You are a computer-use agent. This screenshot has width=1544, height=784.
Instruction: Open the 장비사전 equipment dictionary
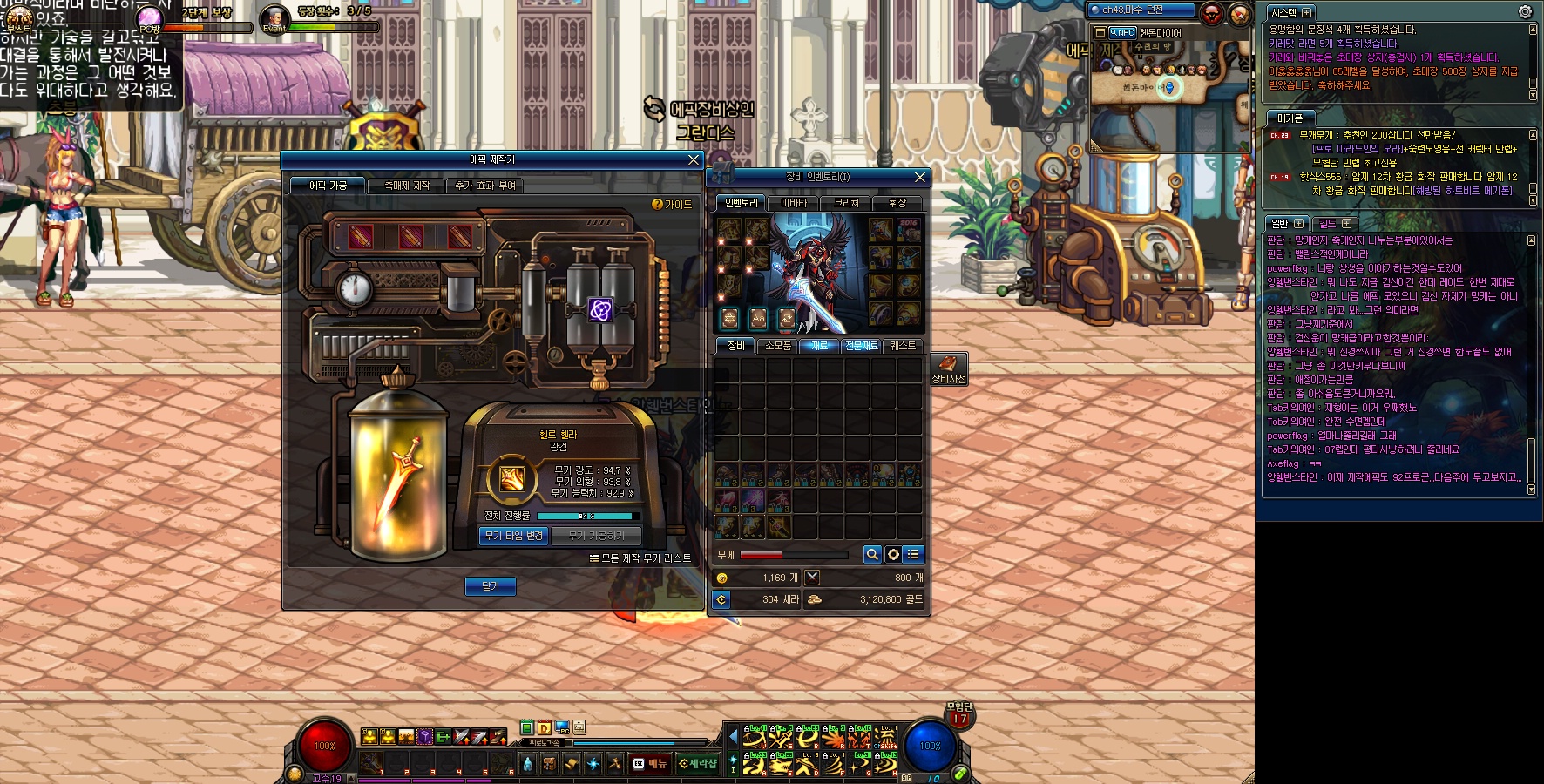pos(949,368)
